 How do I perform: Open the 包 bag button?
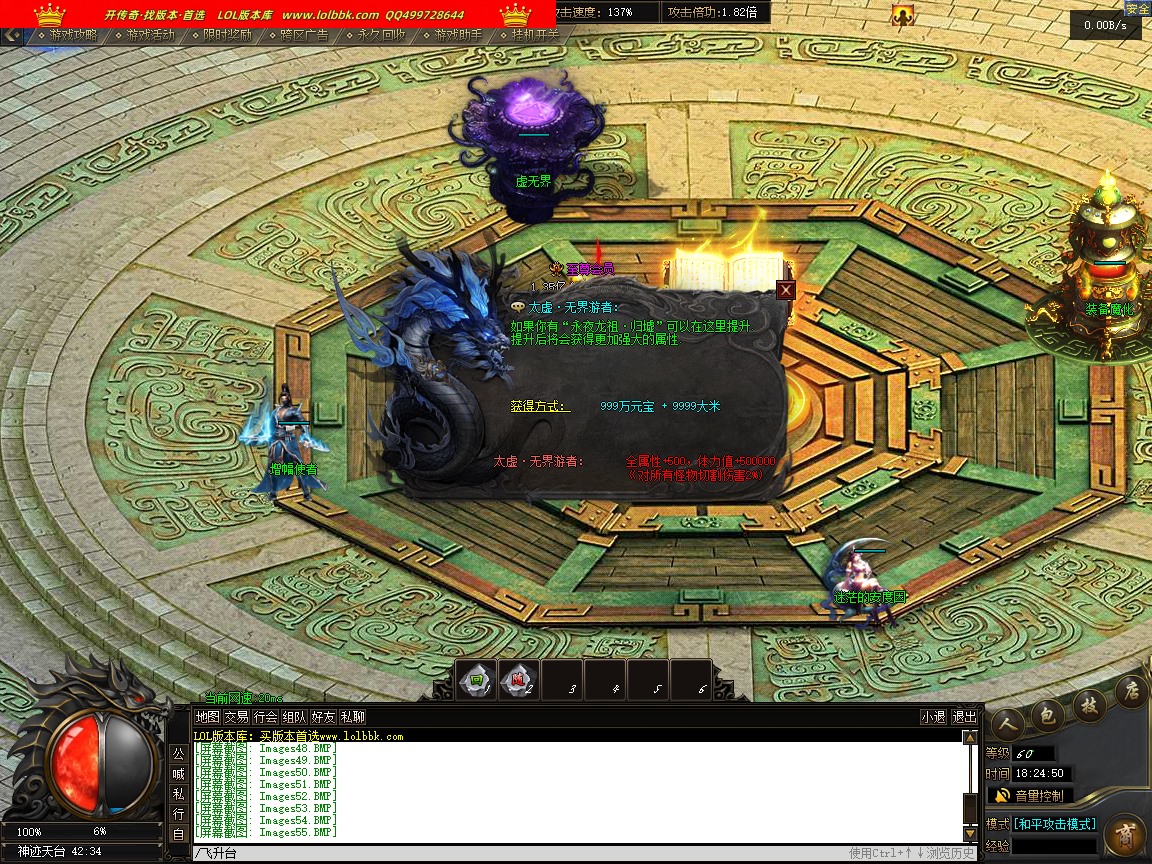coord(1048,714)
